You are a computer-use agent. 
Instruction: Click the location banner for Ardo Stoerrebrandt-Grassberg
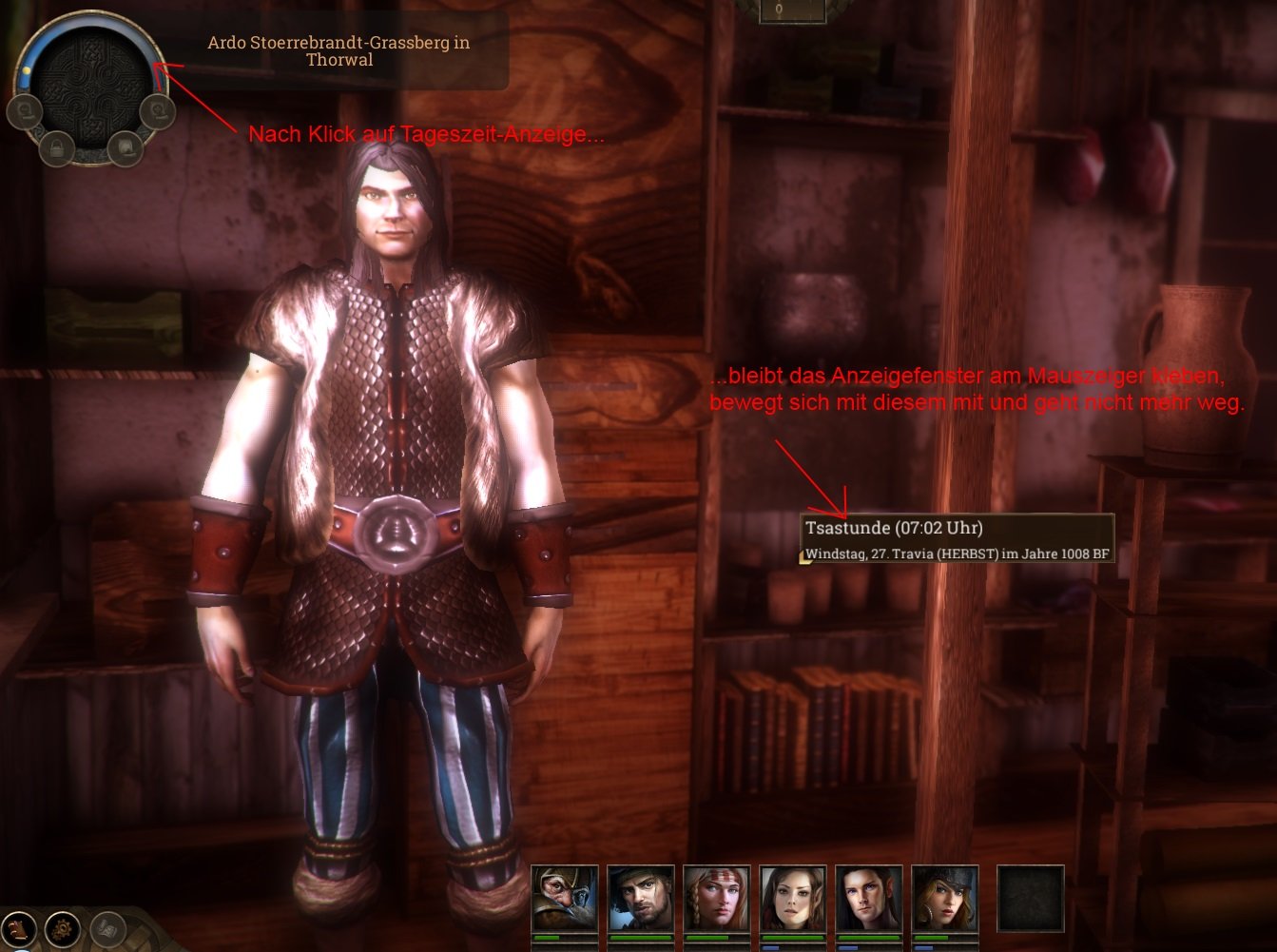click(339, 51)
